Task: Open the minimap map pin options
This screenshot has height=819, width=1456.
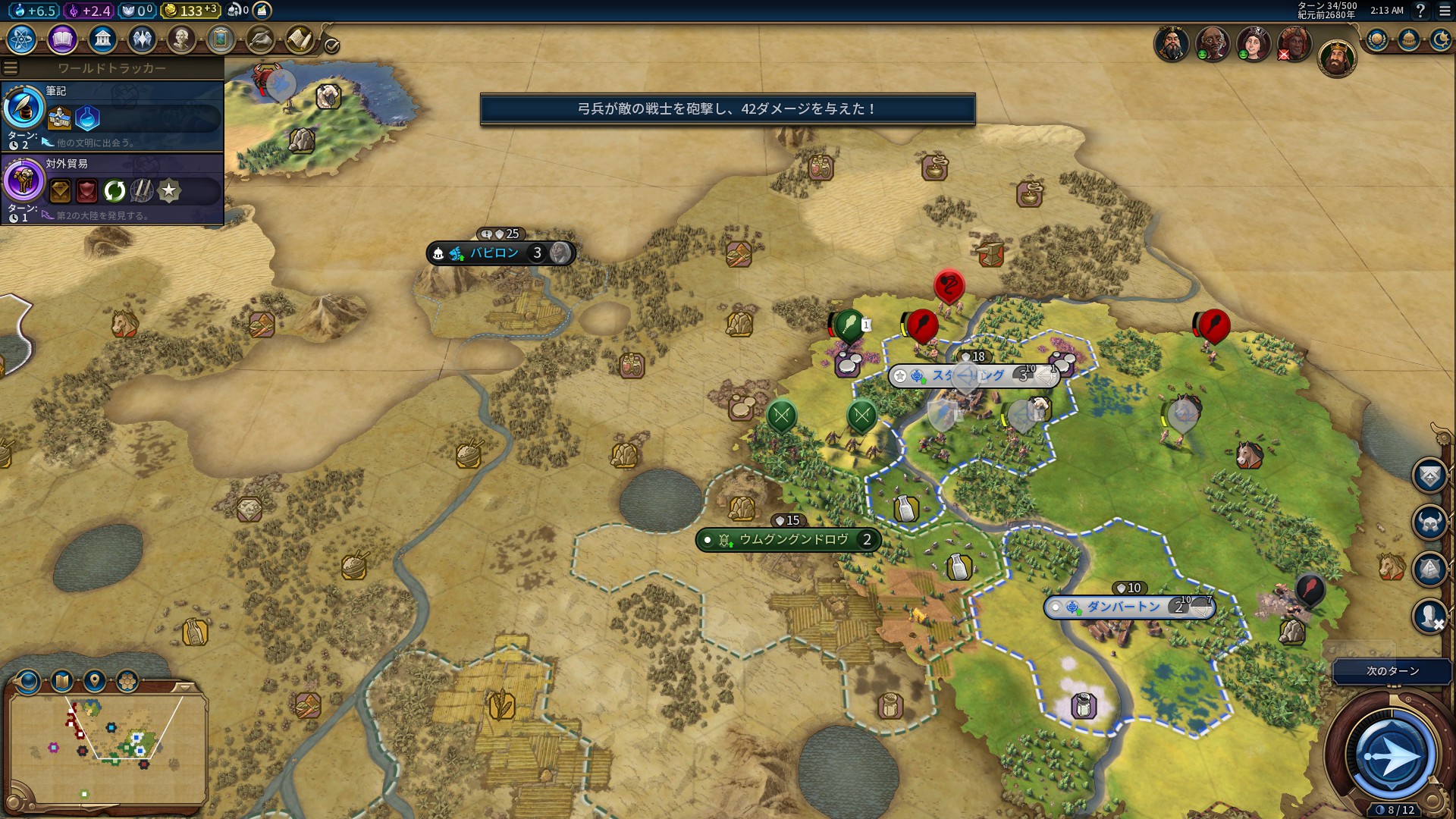Action: (95, 680)
